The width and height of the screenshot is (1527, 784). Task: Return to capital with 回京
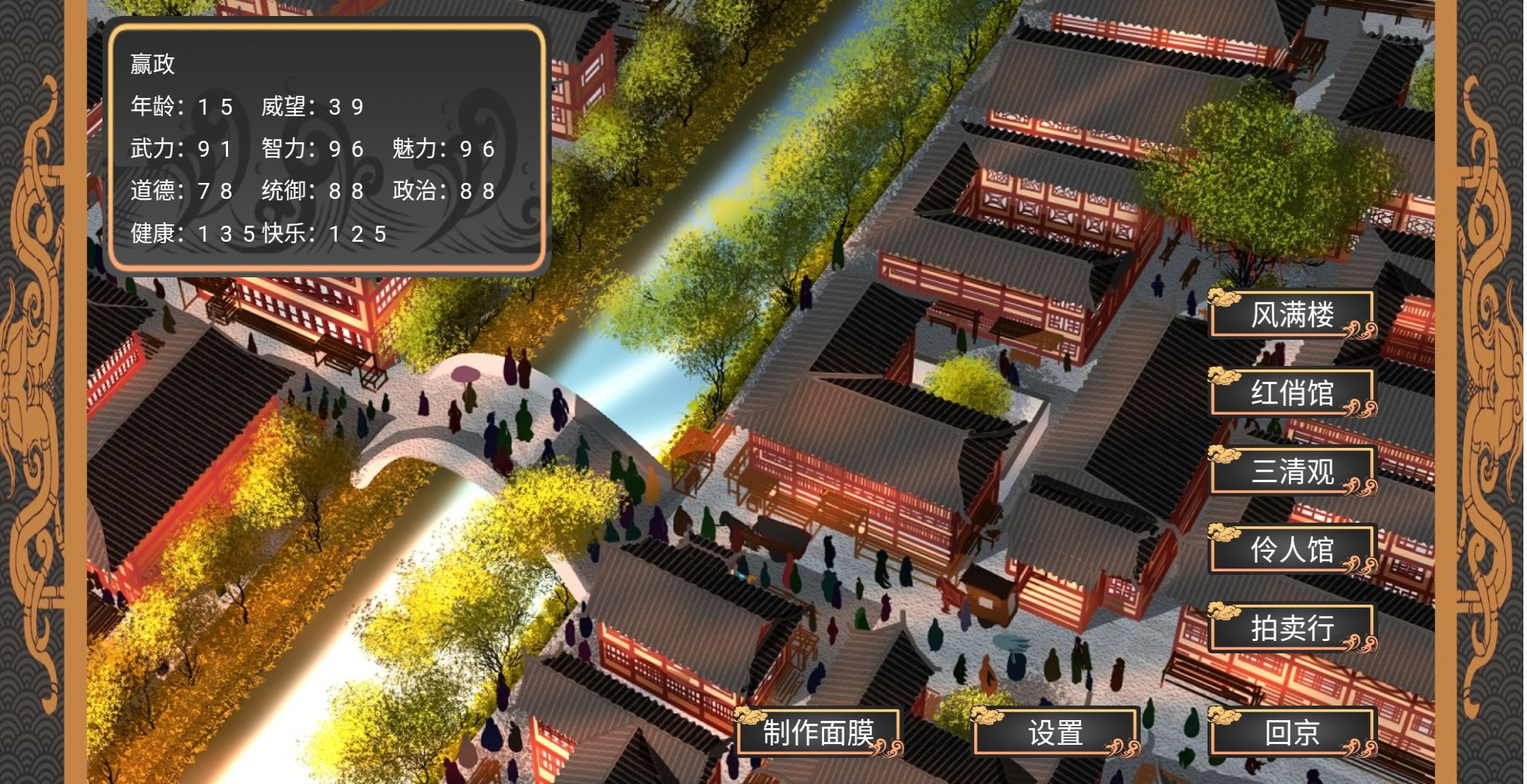[1292, 732]
